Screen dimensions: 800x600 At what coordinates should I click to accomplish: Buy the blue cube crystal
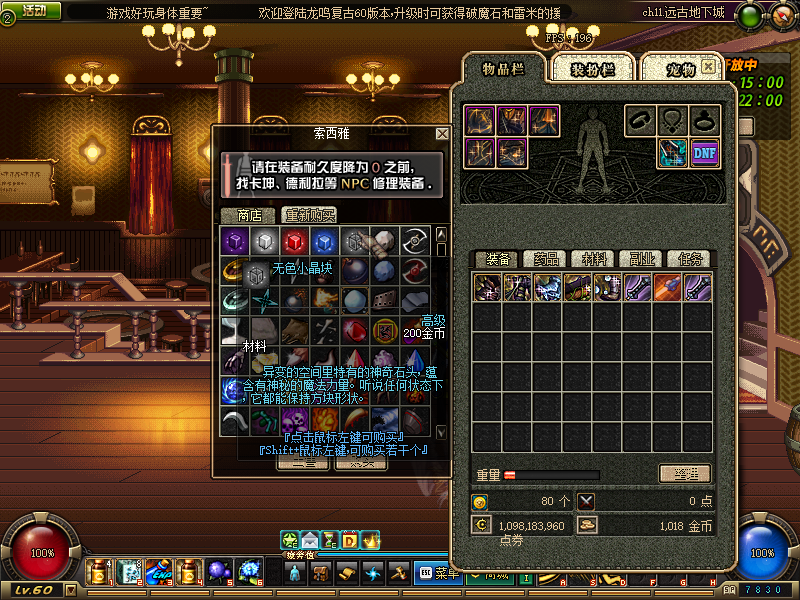[322, 241]
